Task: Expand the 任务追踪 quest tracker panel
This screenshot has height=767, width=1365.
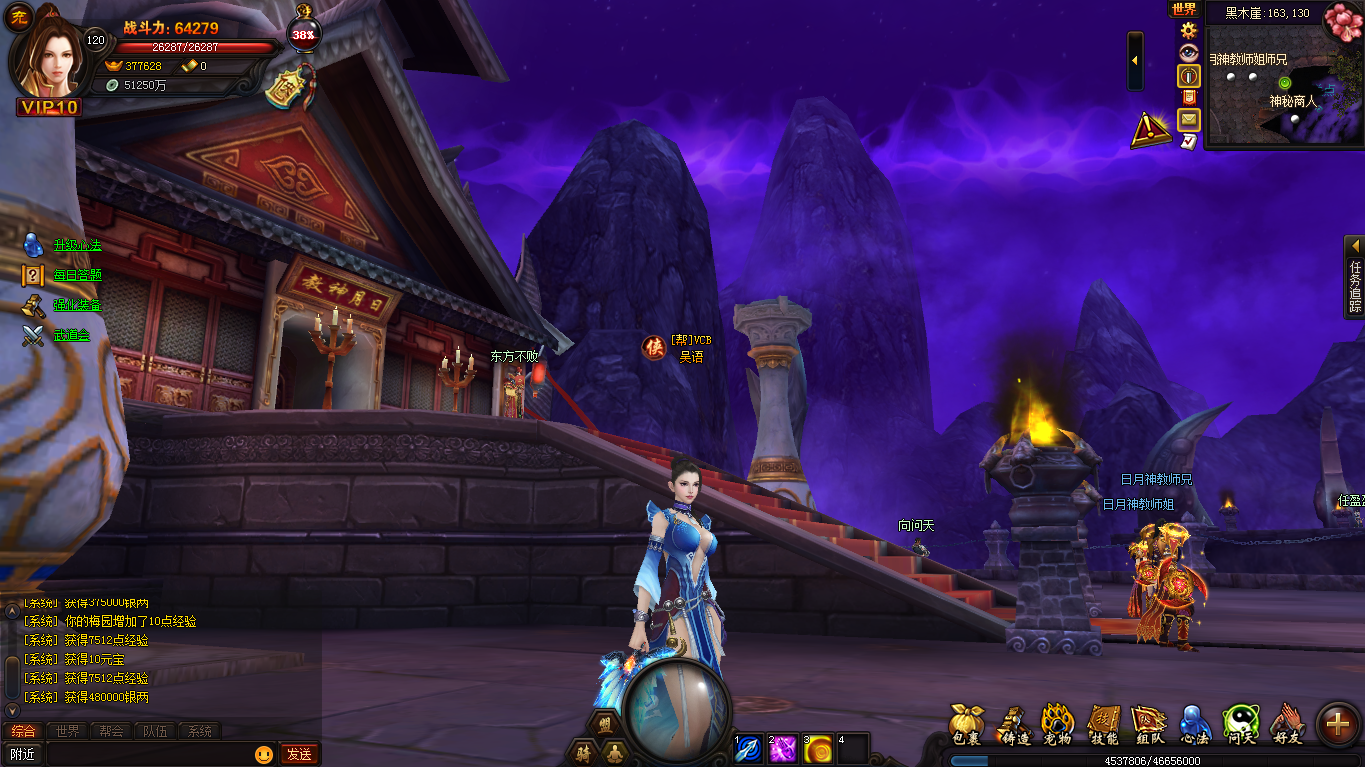Action: 1355,277
